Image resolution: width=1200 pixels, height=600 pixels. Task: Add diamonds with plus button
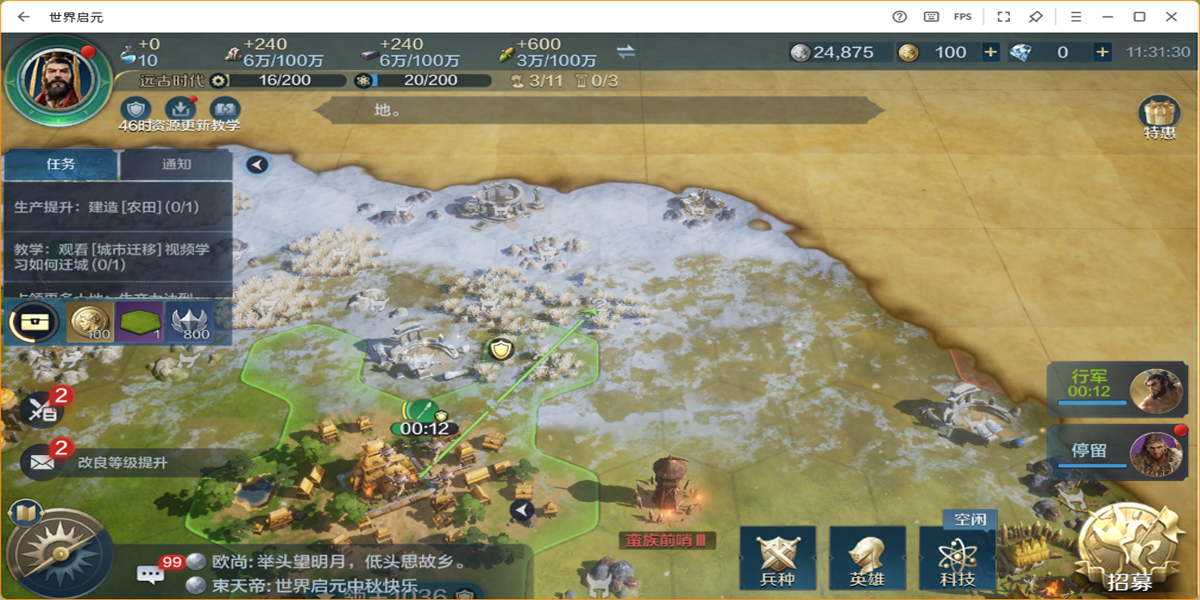pyautogui.click(x=1102, y=52)
